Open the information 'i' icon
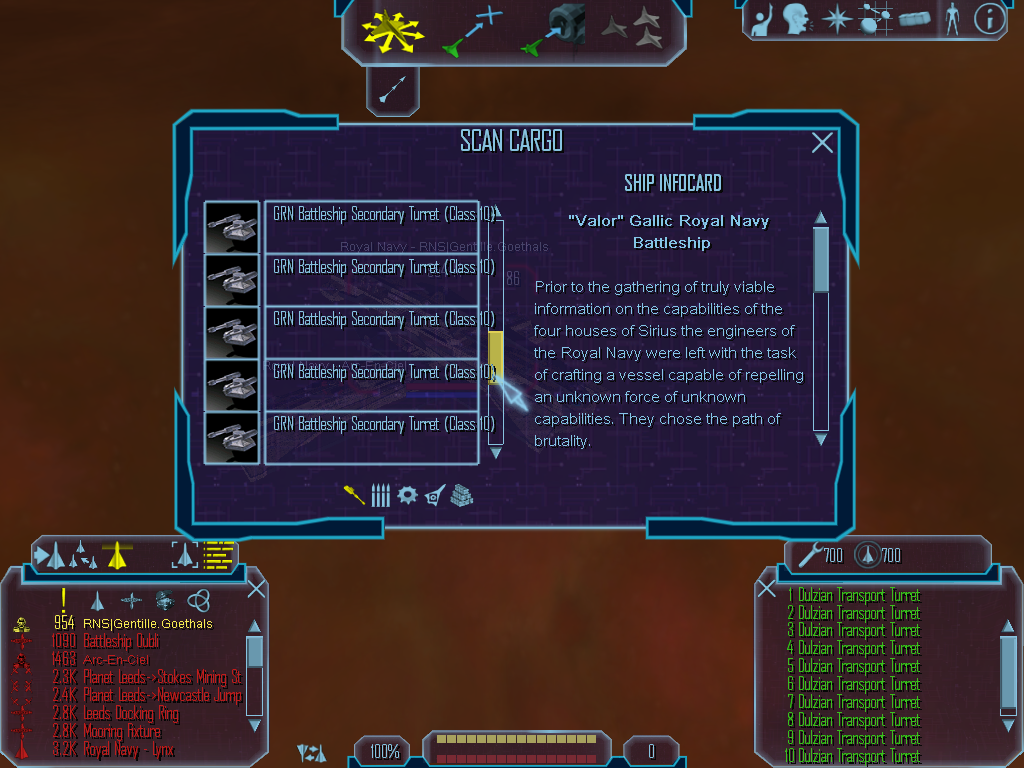 (x=989, y=19)
